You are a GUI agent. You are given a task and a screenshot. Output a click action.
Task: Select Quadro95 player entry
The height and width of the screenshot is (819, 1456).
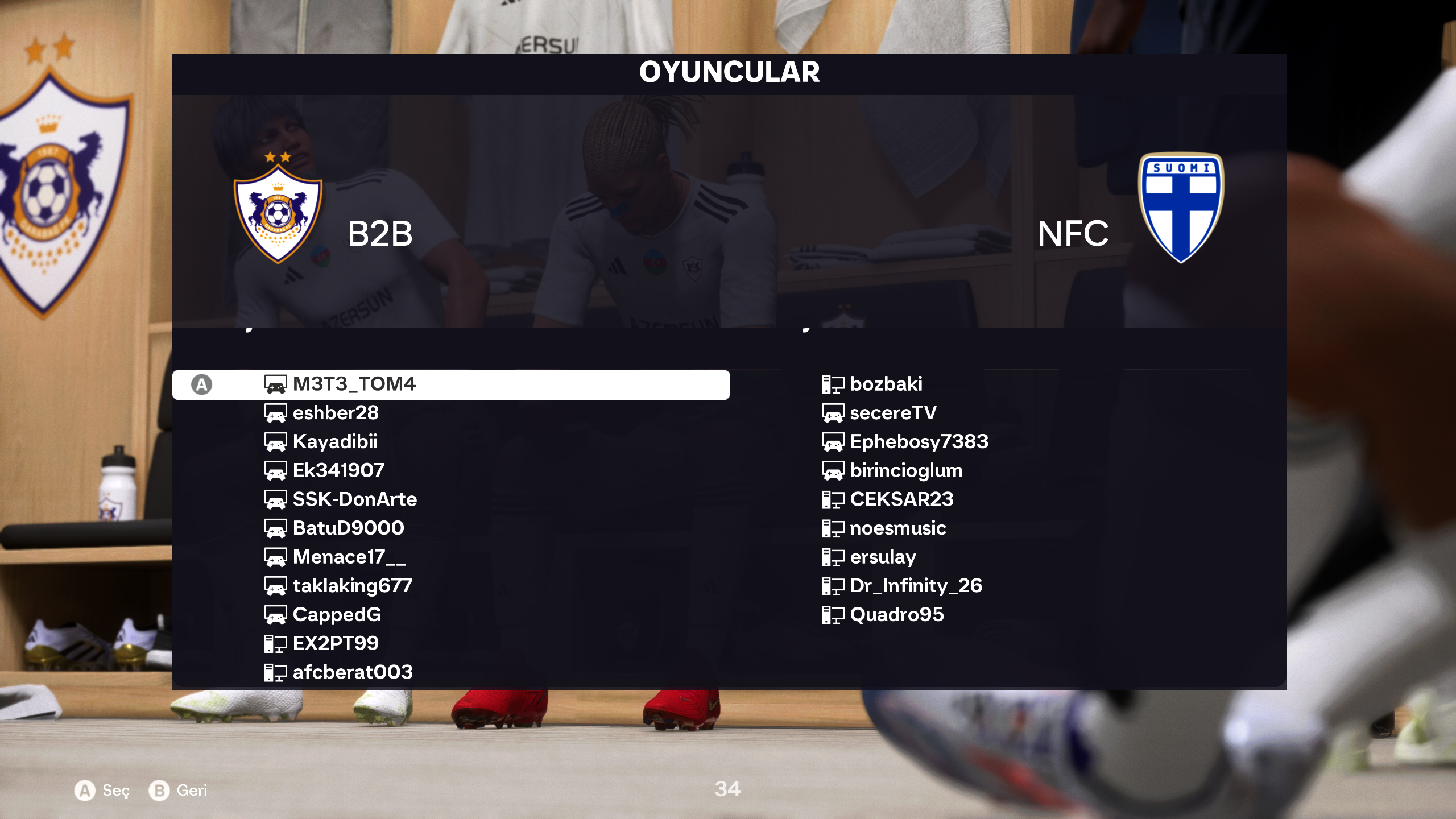click(x=897, y=615)
